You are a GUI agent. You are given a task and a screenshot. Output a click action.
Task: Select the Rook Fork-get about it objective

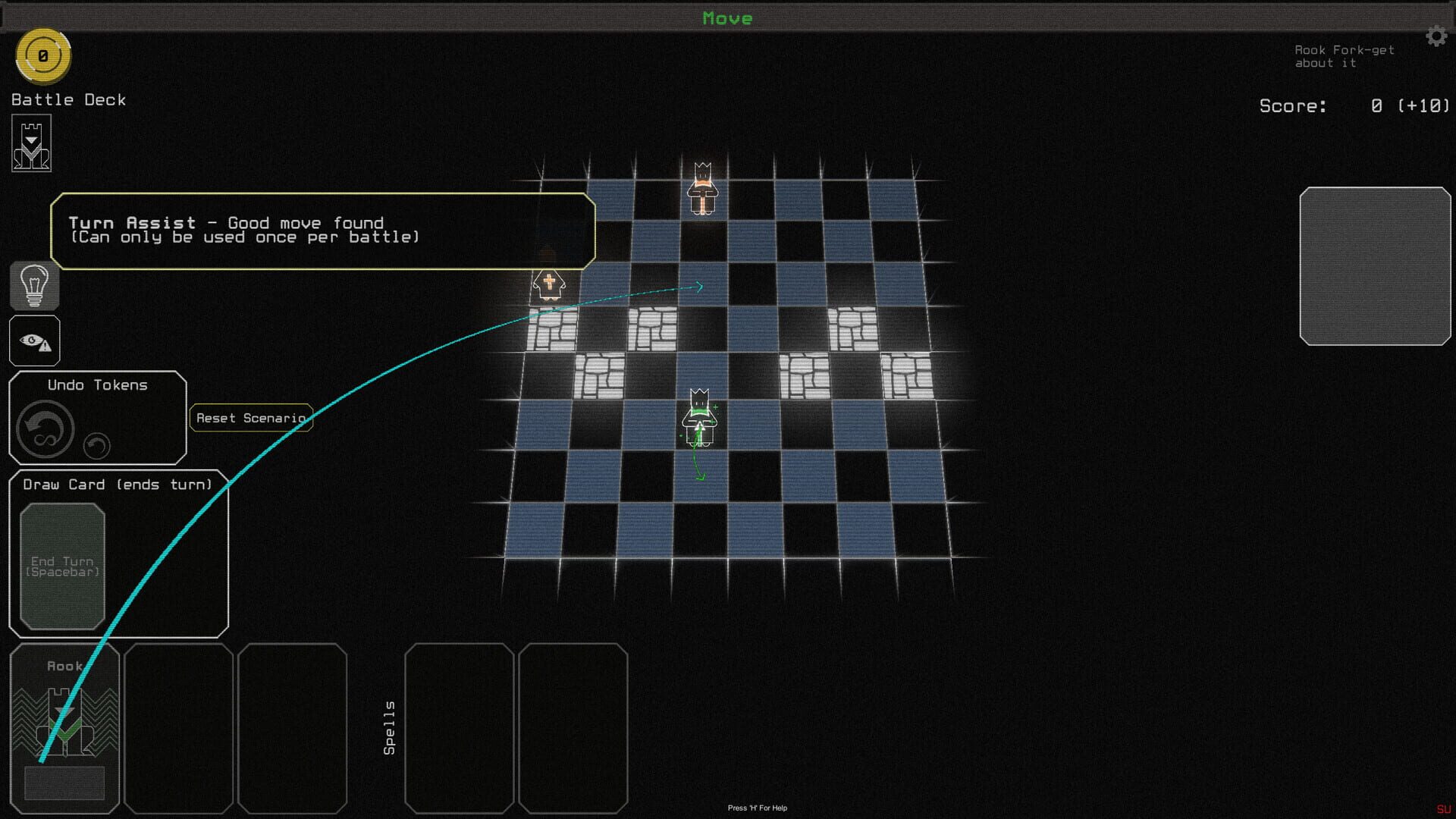point(1345,56)
